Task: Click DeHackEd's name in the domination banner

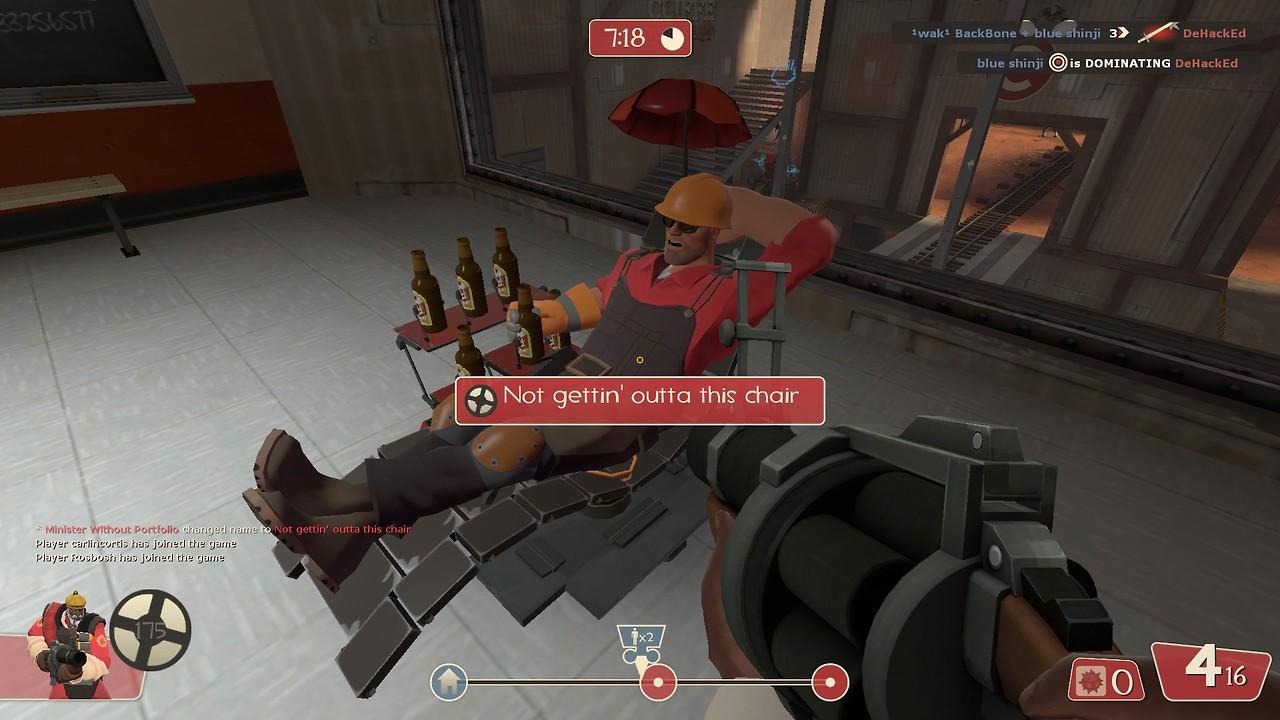Action: (x=1208, y=62)
